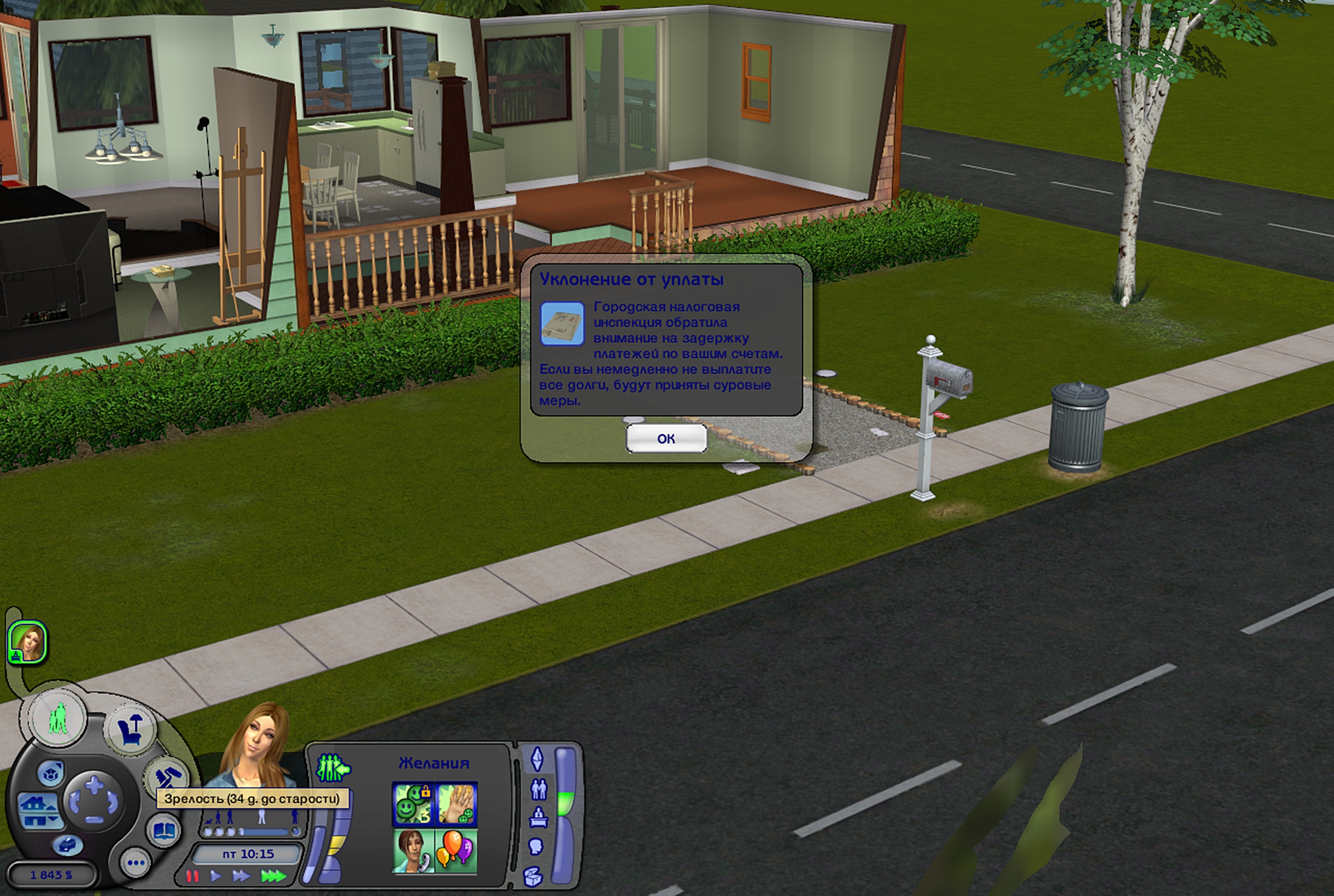Select the balloons party want
The image size is (1334, 896).
coord(456,851)
